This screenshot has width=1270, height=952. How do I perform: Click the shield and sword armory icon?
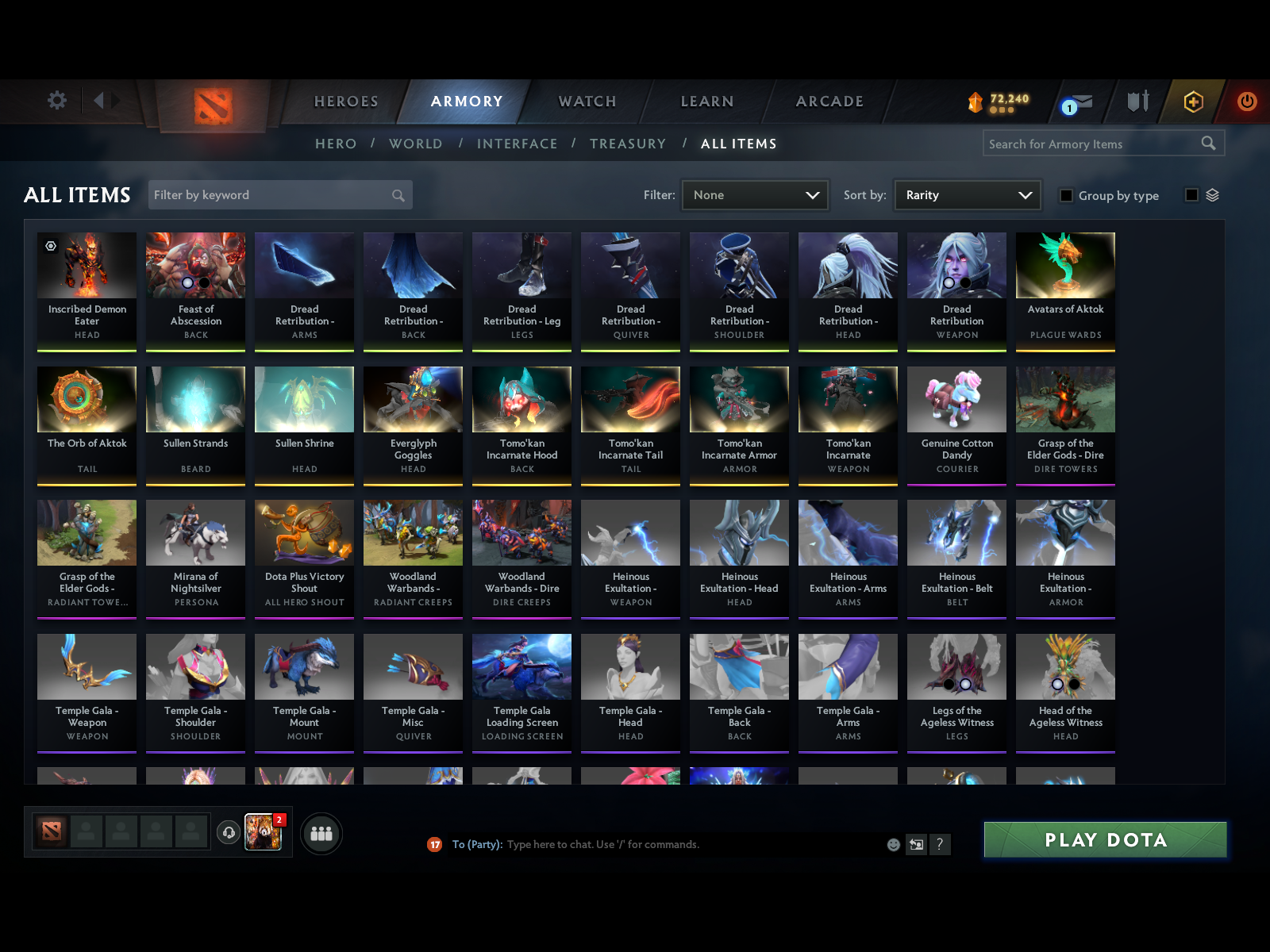click(x=1138, y=102)
